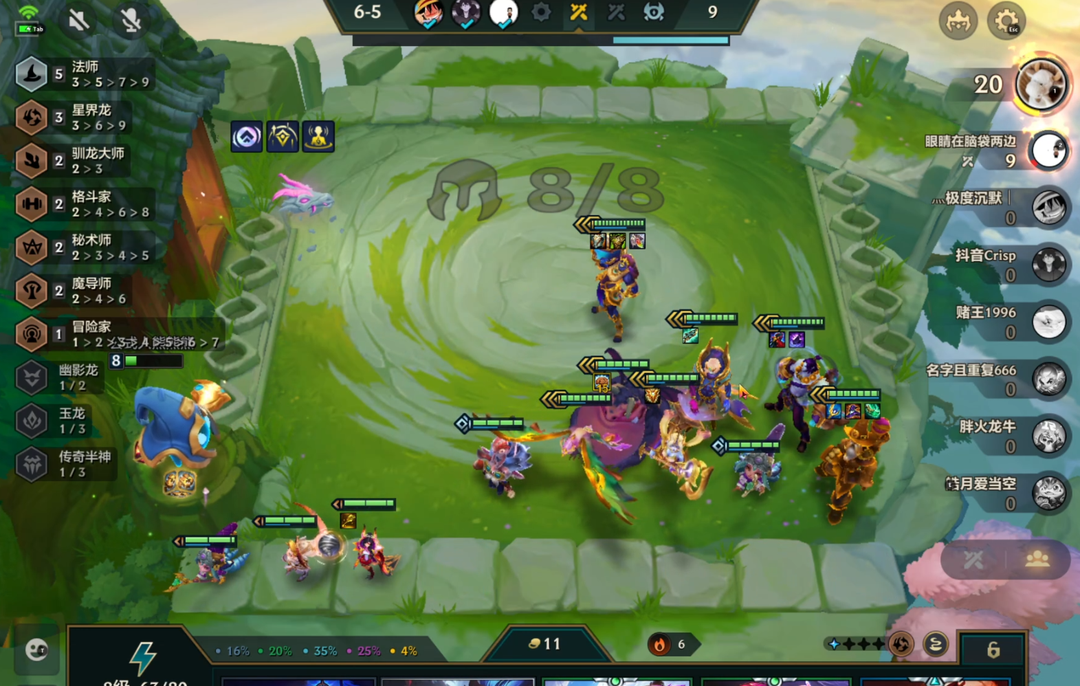1080x686 pixels.
Task: View player 赌王1996's board
Action: pyautogui.click(x=1049, y=322)
